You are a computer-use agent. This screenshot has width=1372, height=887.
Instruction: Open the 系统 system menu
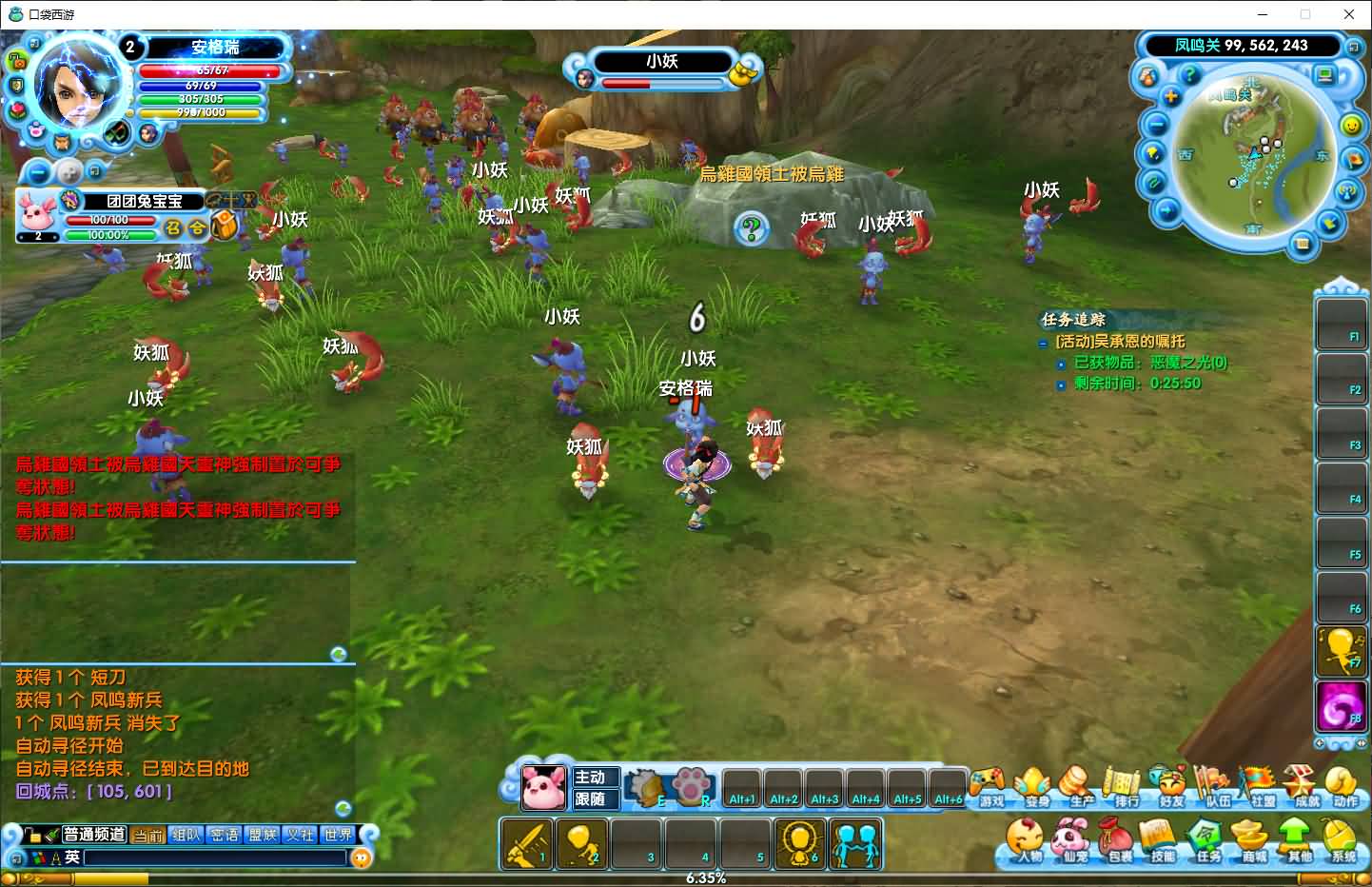point(1342,840)
